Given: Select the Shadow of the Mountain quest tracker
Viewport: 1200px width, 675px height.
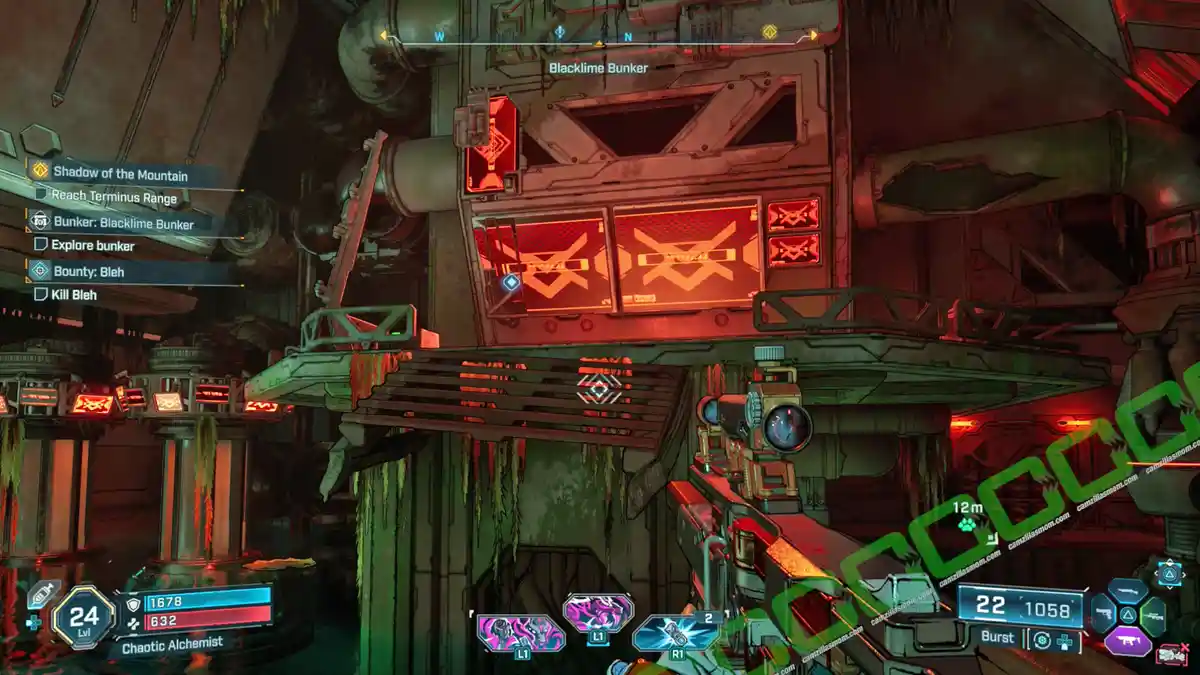Looking at the screenshot, I should (120, 174).
